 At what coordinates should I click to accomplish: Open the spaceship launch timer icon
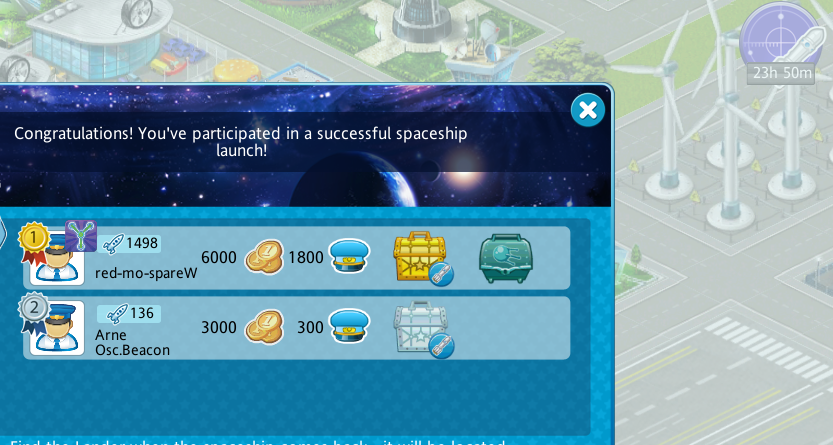click(x=779, y=37)
